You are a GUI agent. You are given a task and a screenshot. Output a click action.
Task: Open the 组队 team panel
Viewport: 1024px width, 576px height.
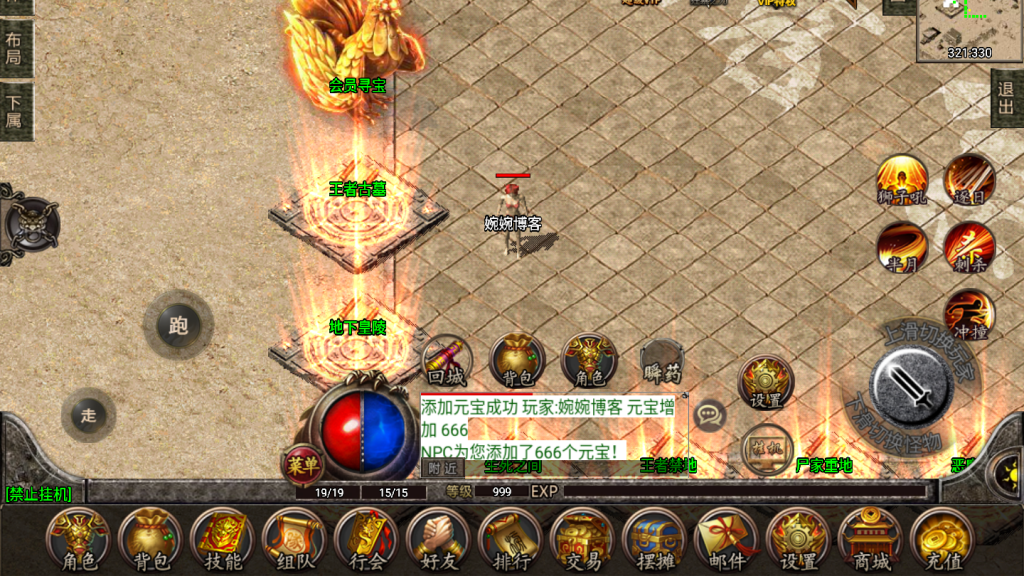pyautogui.click(x=293, y=539)
